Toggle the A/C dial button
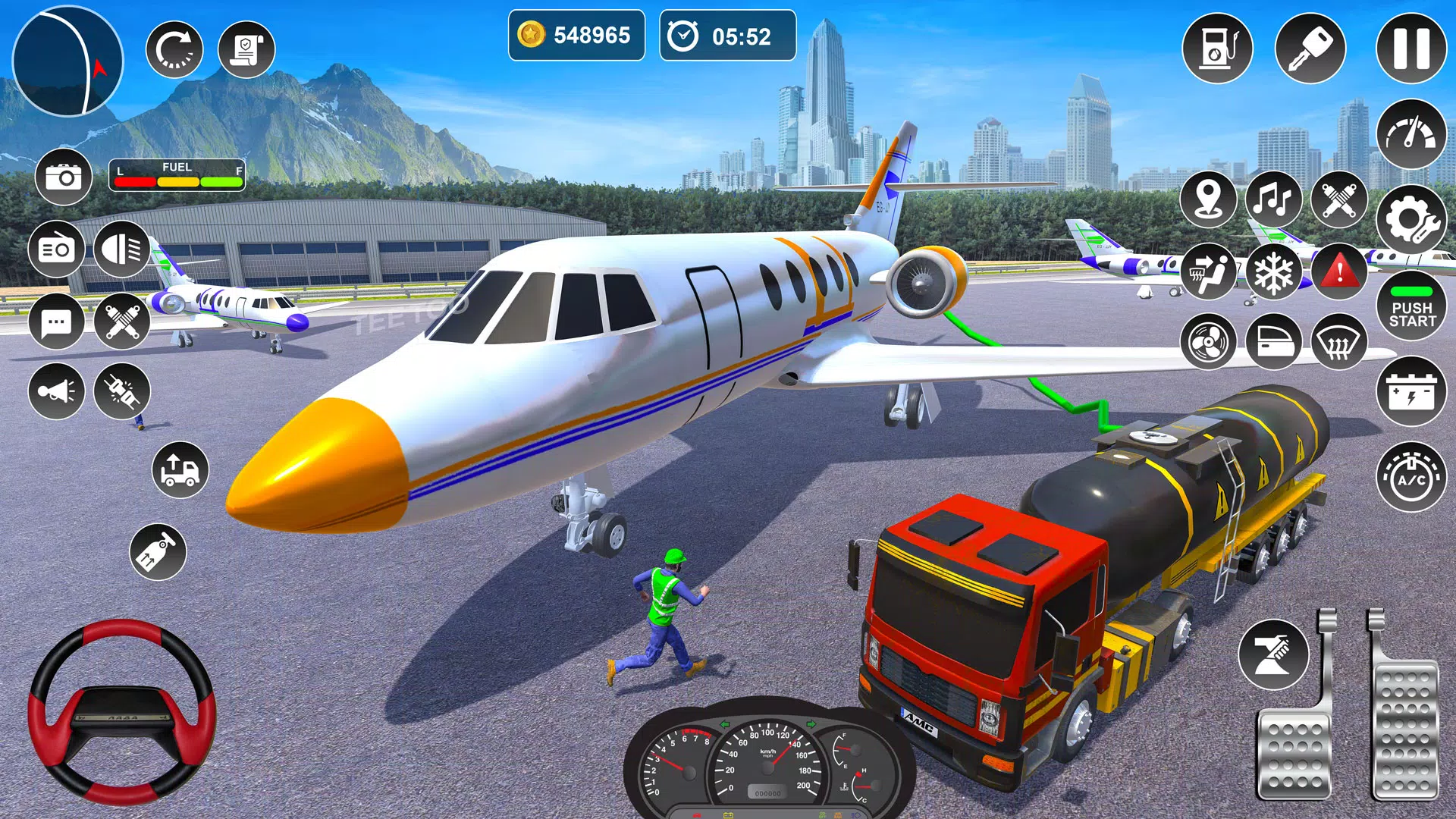This screenshot has width=1456, height=819. tap(1411, 477)
